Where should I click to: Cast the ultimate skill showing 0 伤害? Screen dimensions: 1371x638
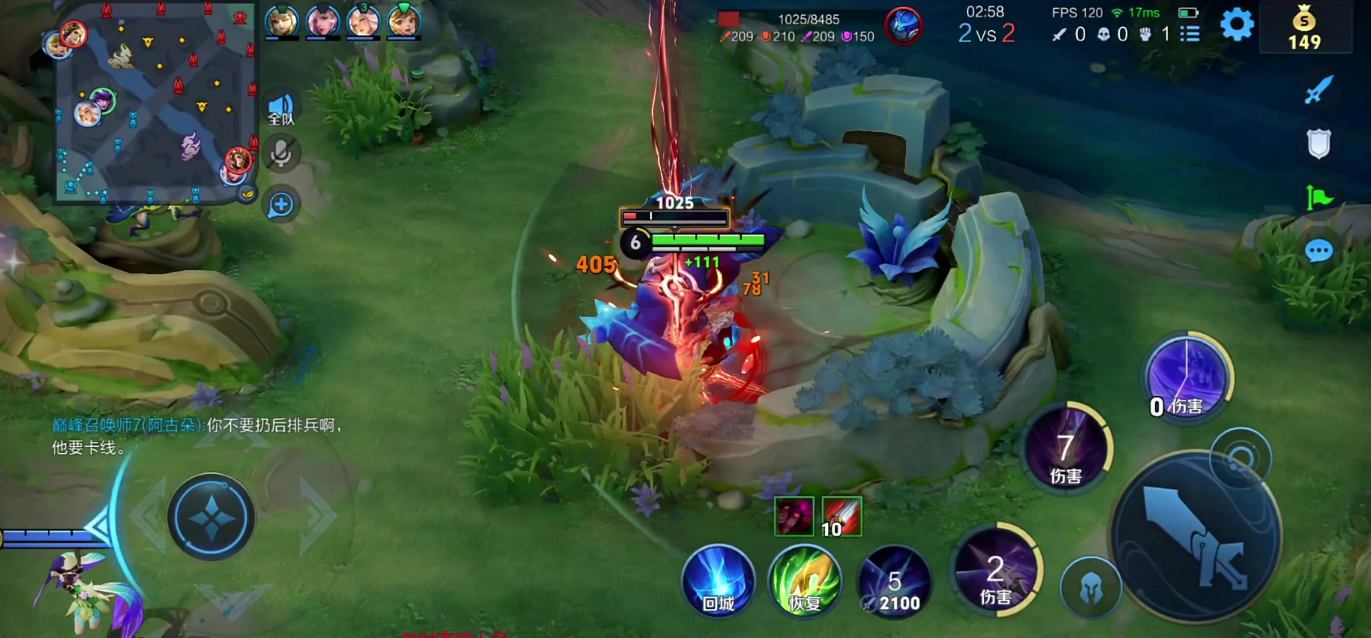tap(1187, 378)
